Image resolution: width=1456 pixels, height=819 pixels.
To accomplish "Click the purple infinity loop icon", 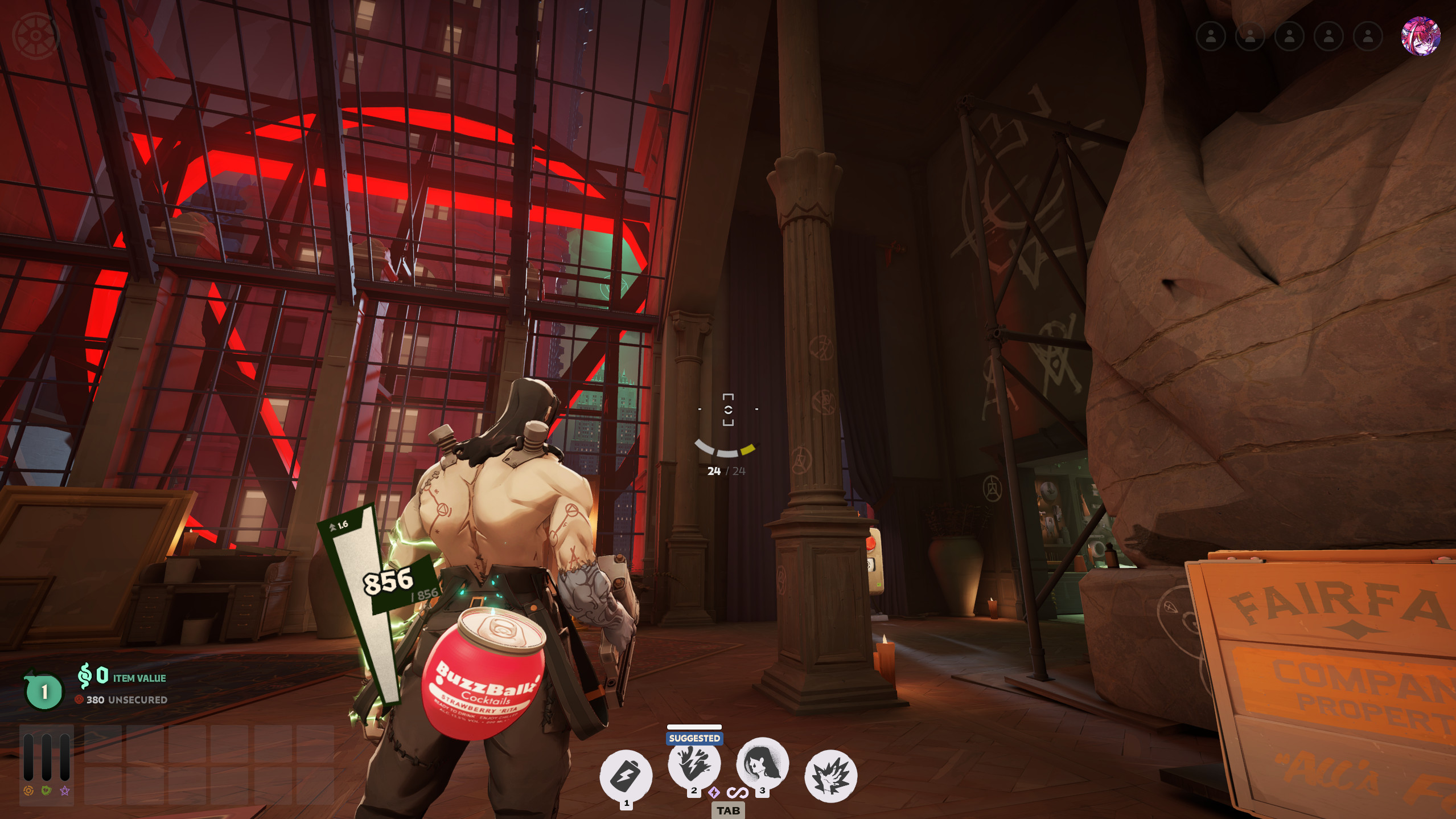I will click(738, 792).
